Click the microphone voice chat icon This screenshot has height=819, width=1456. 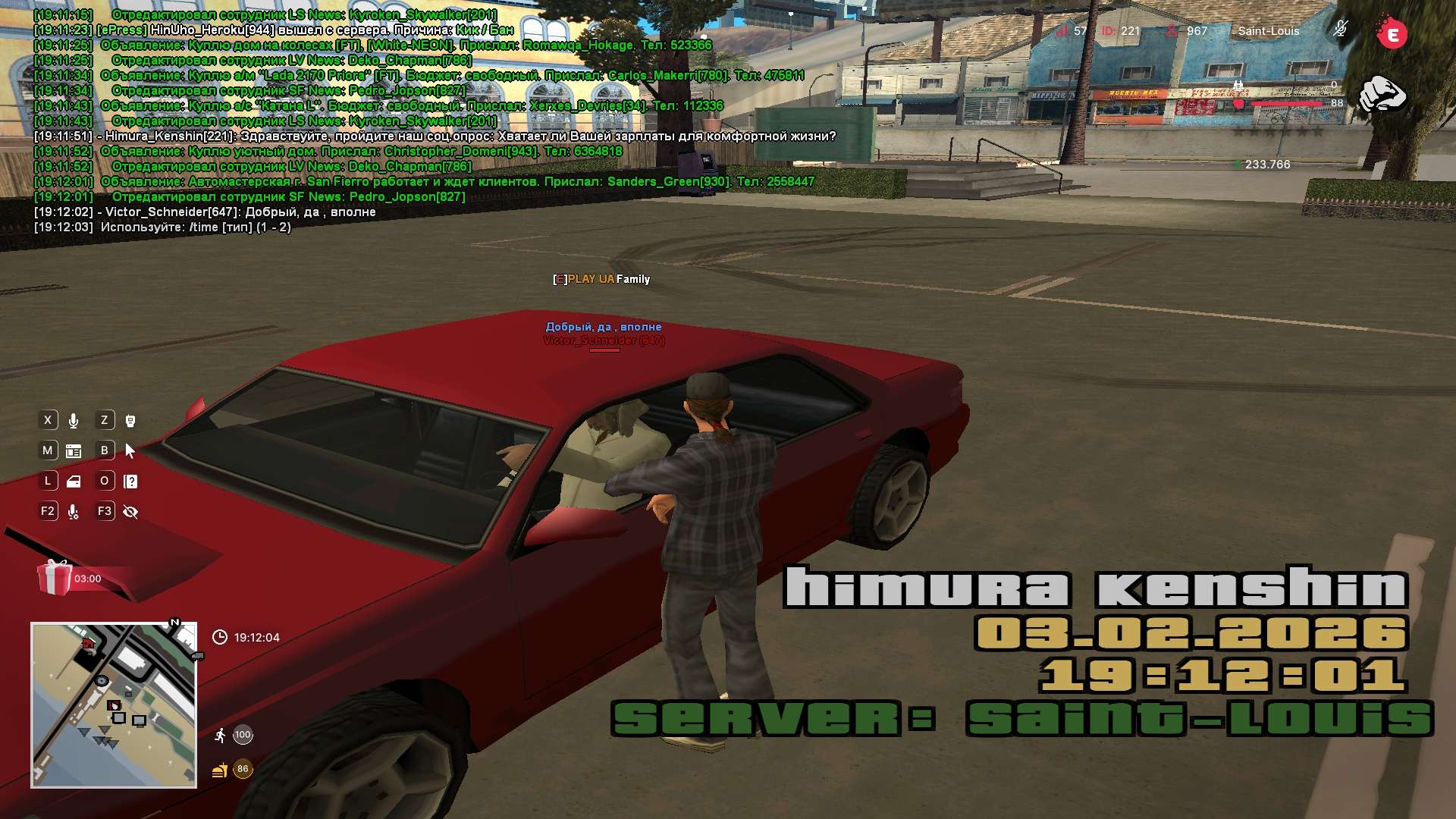[x=74, y=421]
